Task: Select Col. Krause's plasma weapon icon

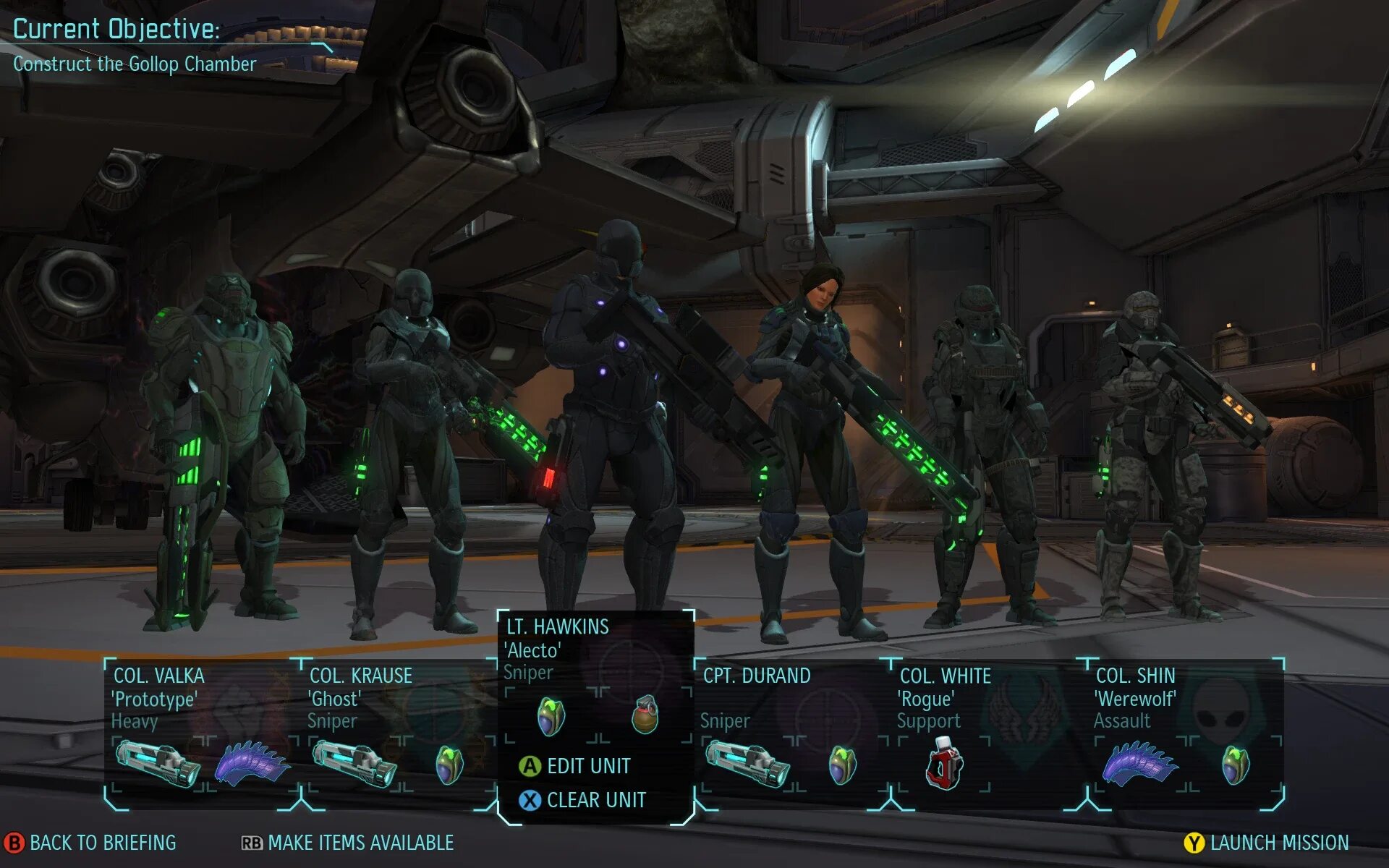Action: click(x=354, y=765)
